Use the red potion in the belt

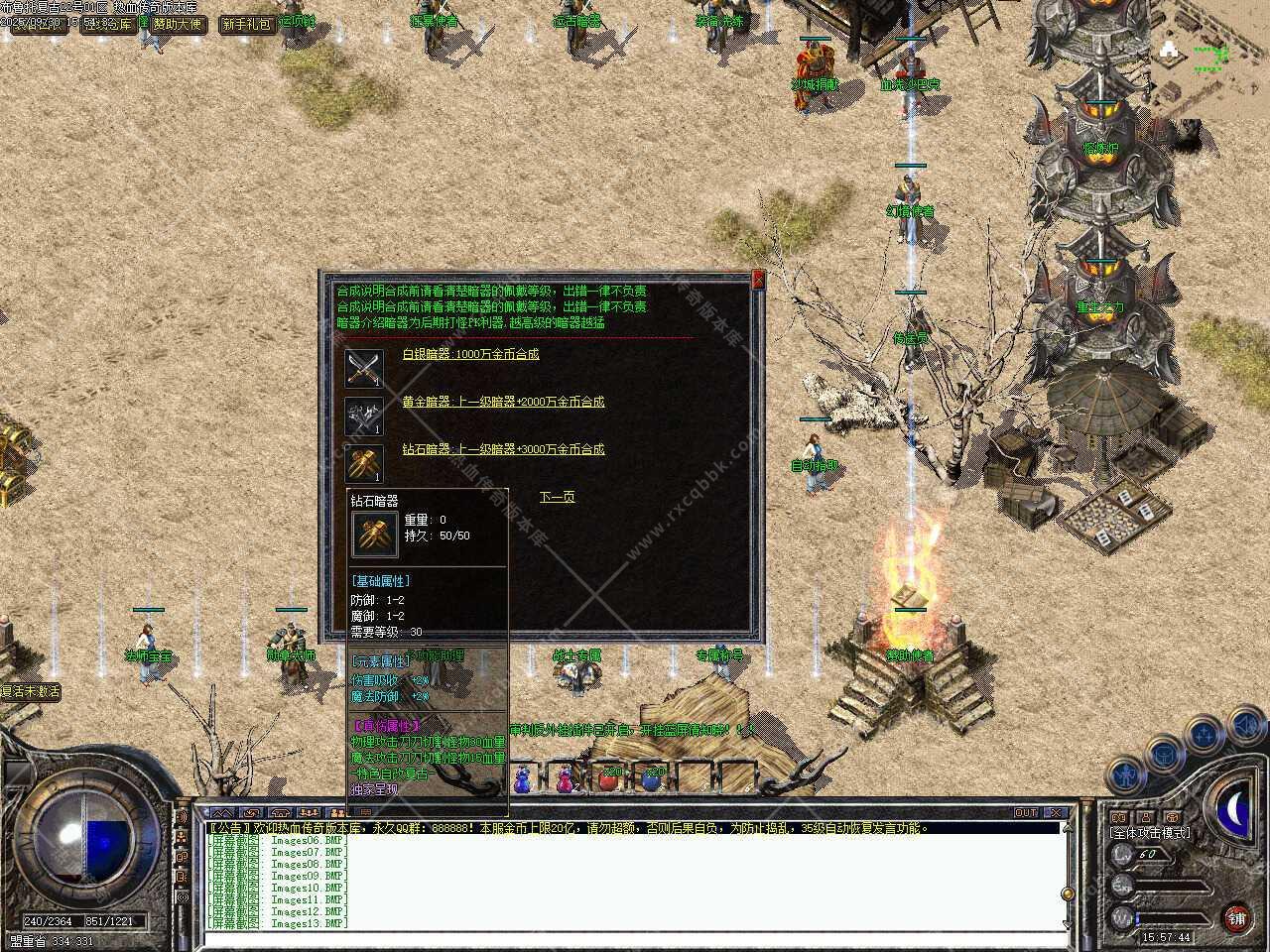[608, 778]
